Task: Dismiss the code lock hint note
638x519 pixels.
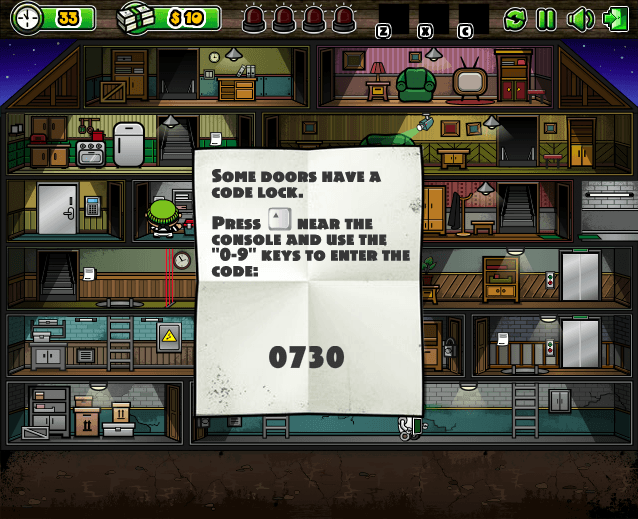Action: coord(308,280)
